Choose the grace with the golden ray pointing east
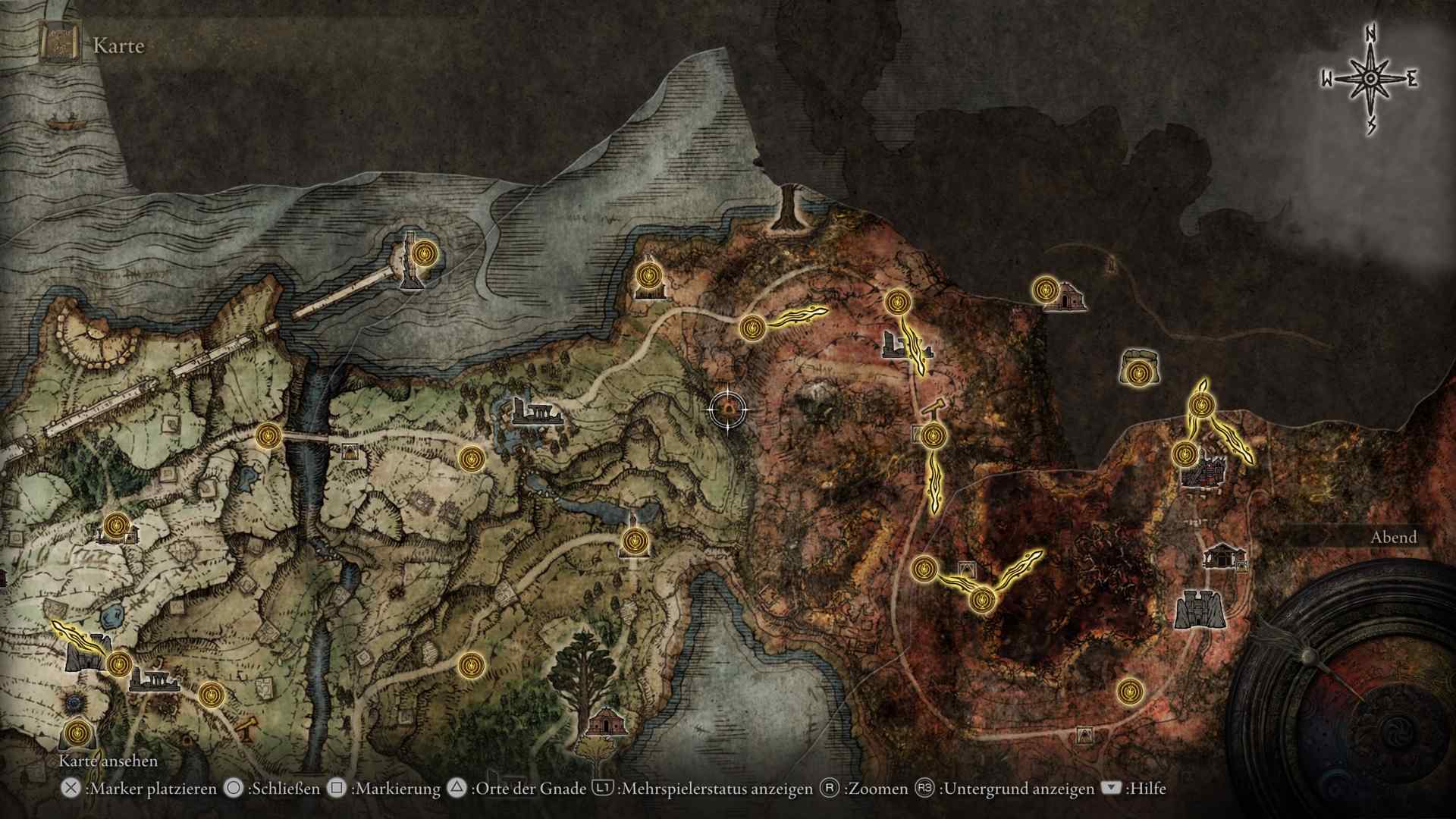Image resolution: width=1456 pixels, height=819 pixels. pyautogui.click(x=752, y=328)
